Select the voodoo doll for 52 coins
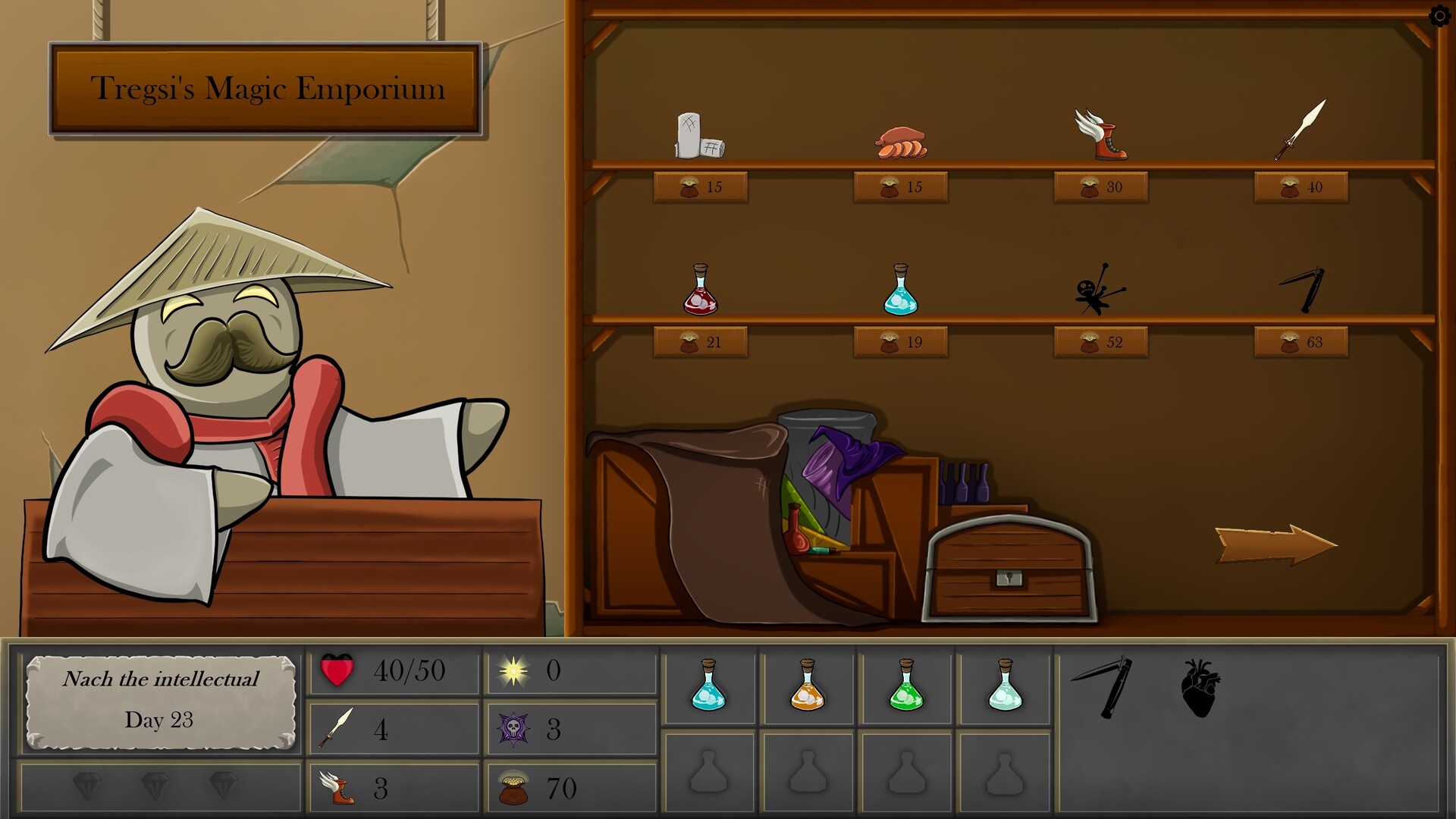This screenshot has width=1456, height=819. (x=1098, y=292)
